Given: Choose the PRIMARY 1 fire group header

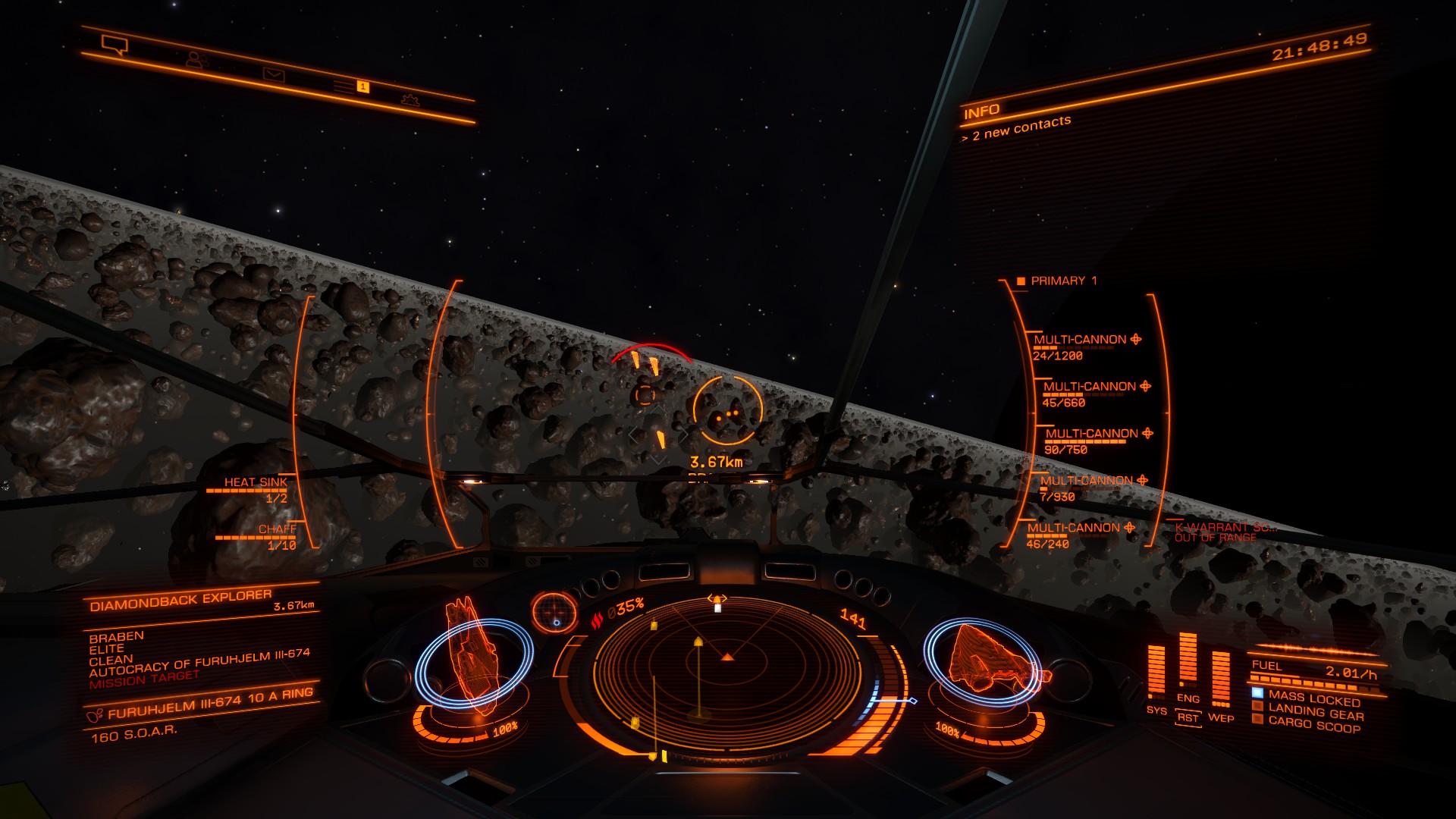Looking at the screenshot, I should pos(1058,281).
